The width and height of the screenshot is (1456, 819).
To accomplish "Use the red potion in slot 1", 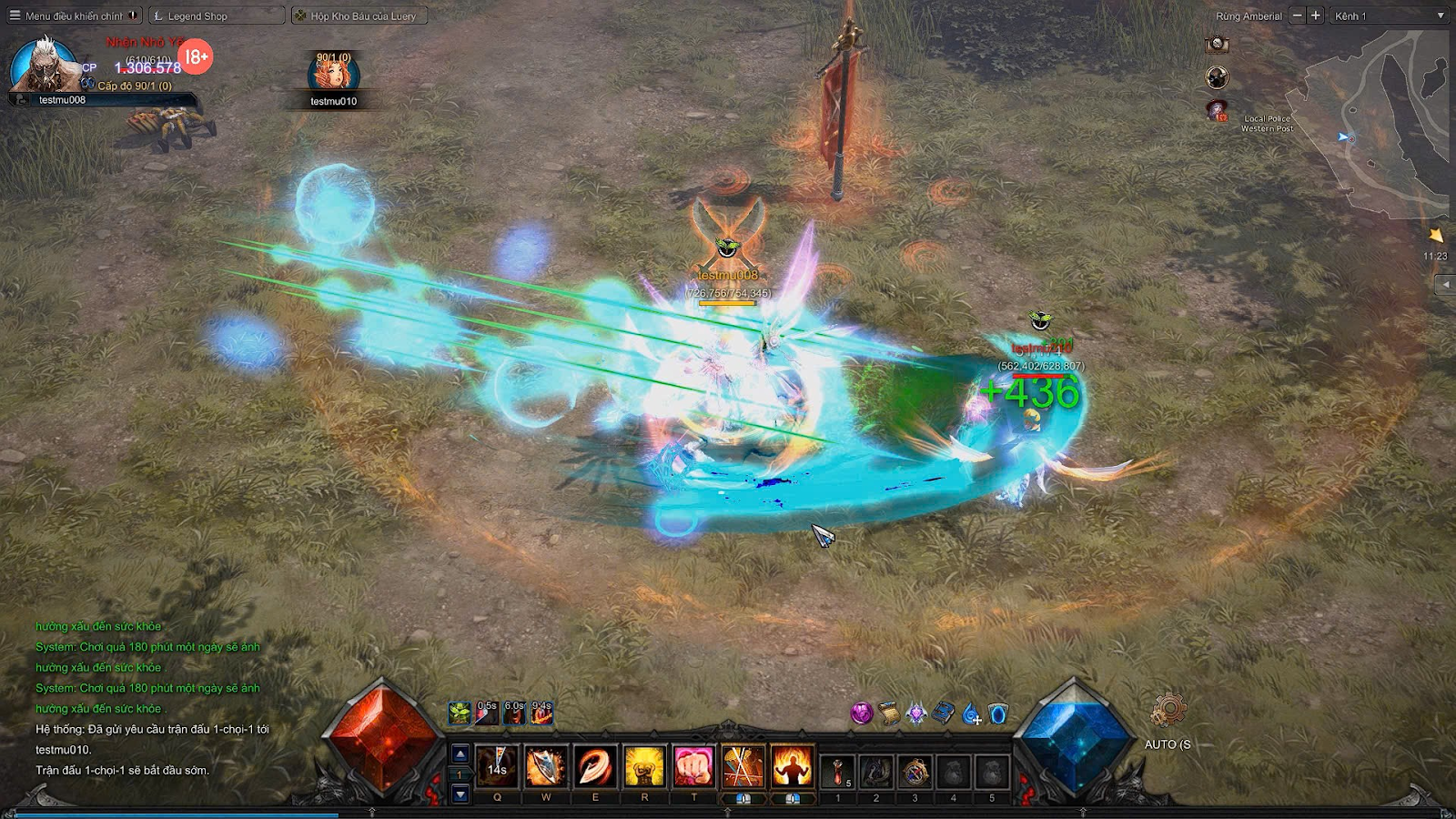I will point(838,771).
